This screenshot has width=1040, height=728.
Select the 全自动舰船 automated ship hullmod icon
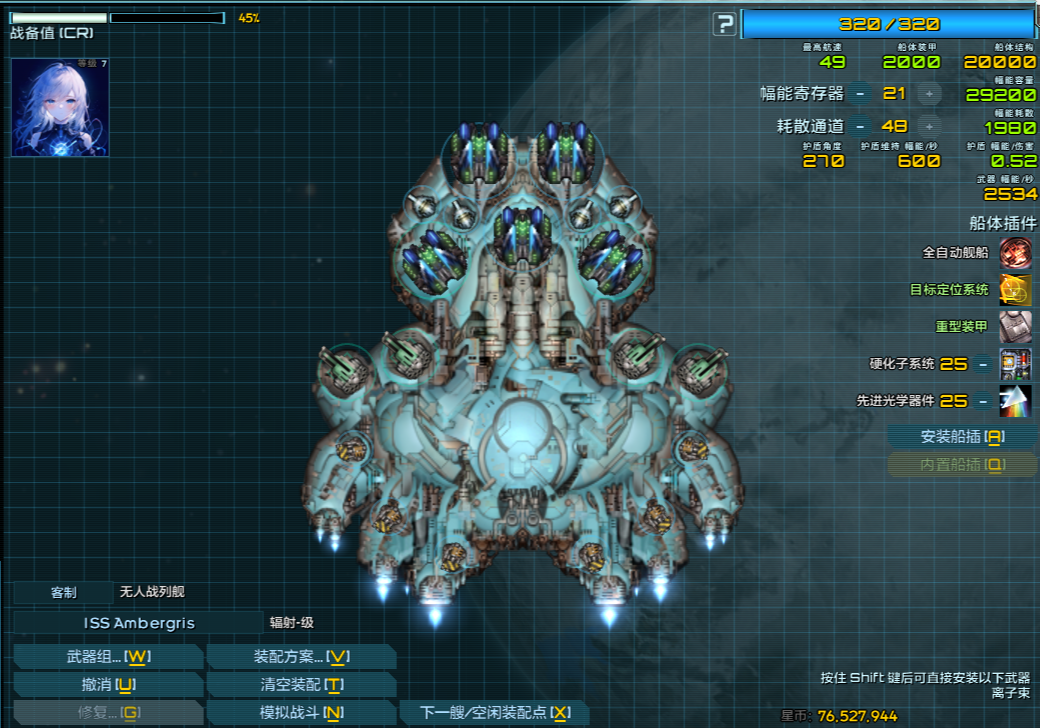(x=1015, y=253)
